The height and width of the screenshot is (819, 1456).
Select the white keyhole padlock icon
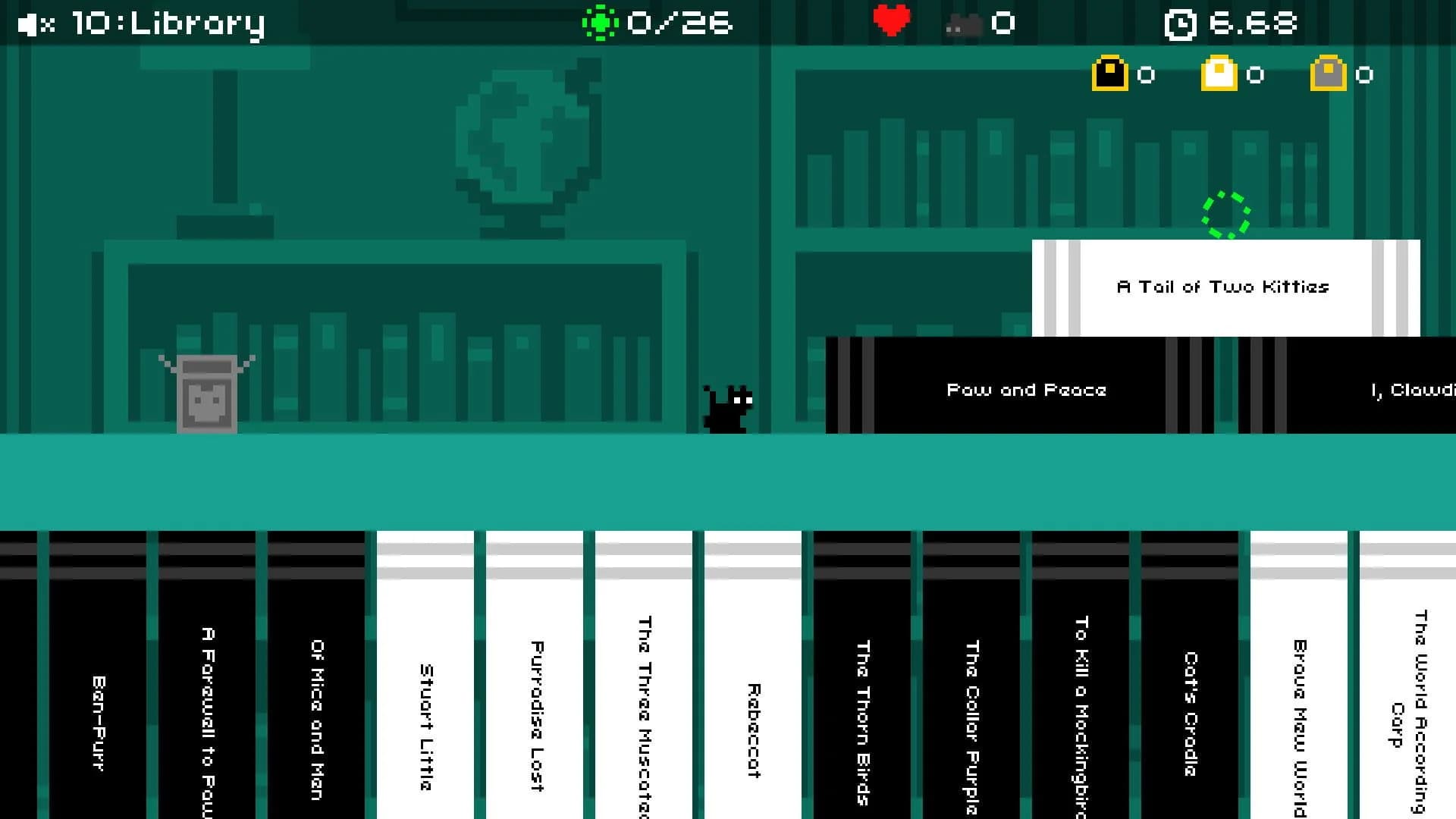pyautogui.click(x=1219, y=74)
